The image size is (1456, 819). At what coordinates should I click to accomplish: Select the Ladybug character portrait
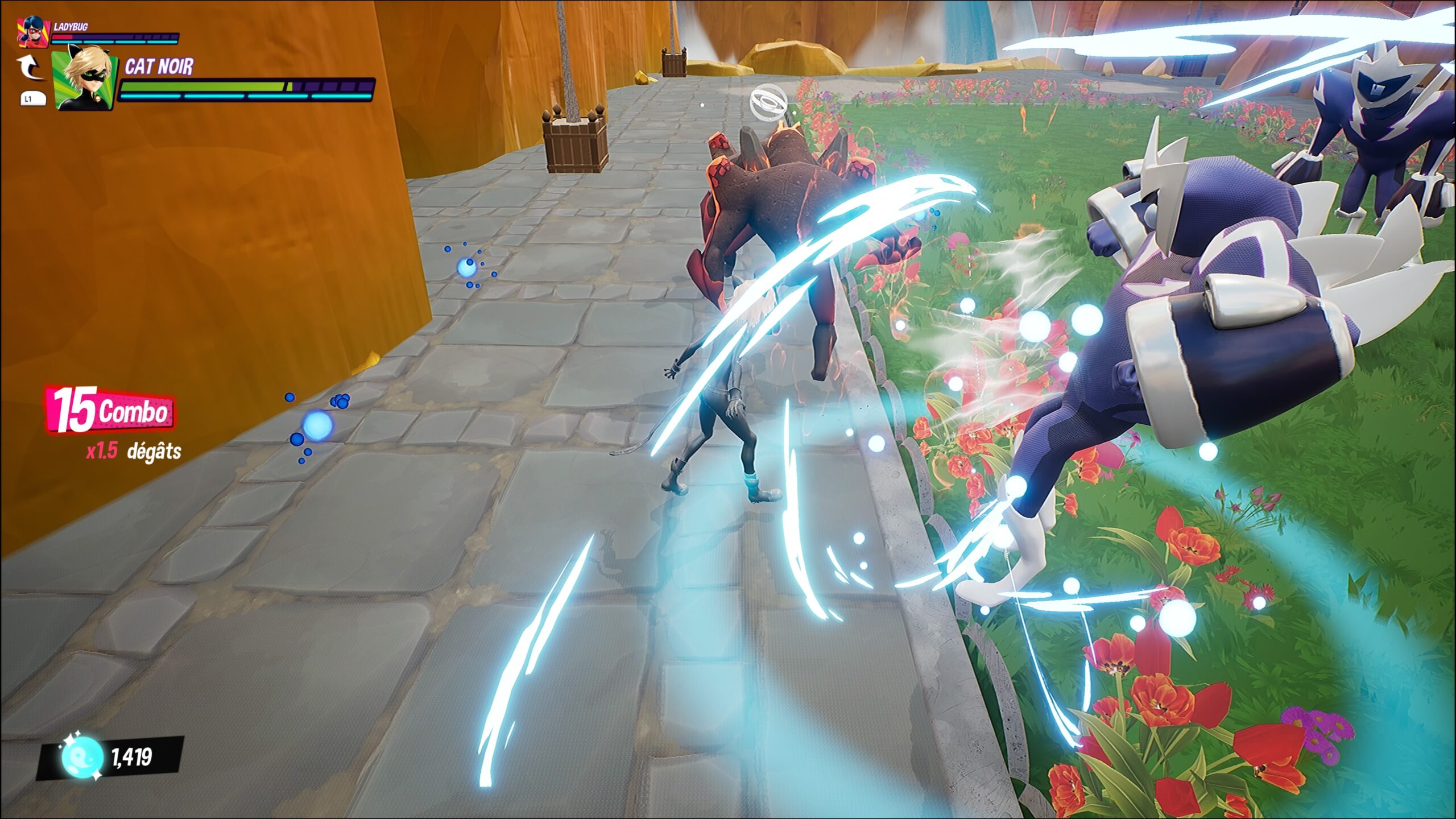click(x=33, y=32)
